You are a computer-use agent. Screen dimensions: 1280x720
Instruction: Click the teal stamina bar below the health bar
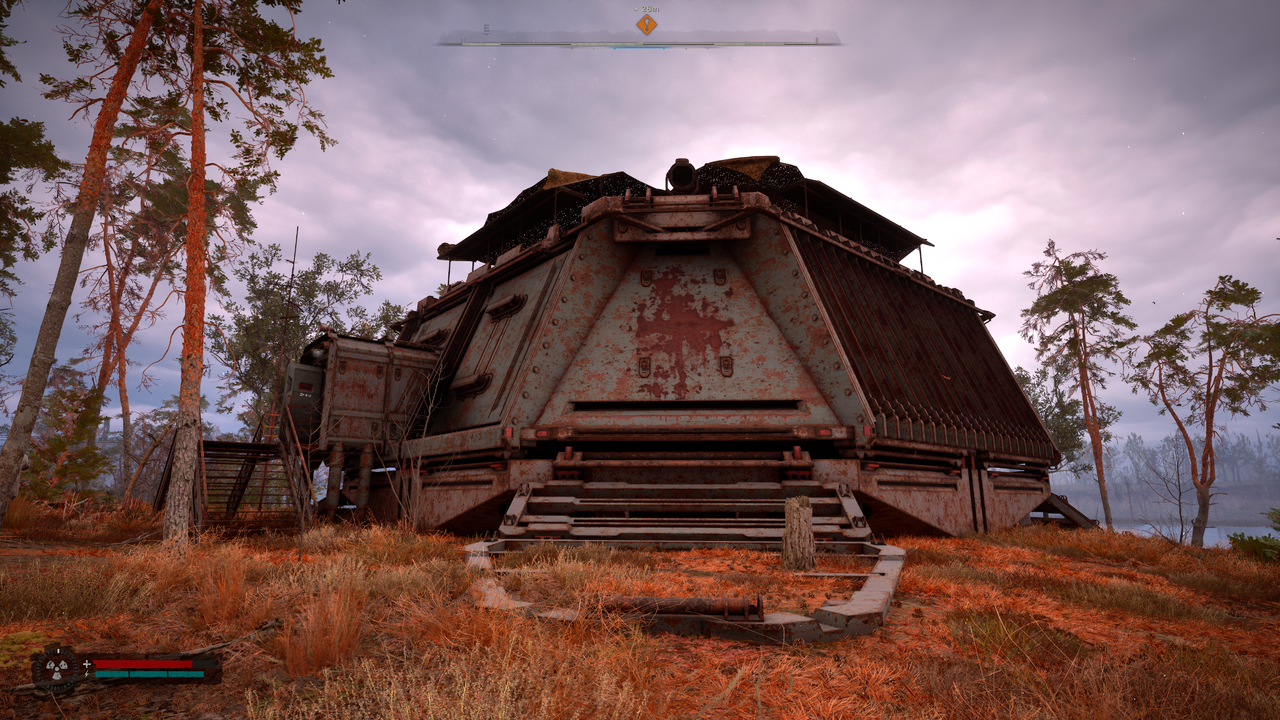pyautogui.click(x=149, y=675)
